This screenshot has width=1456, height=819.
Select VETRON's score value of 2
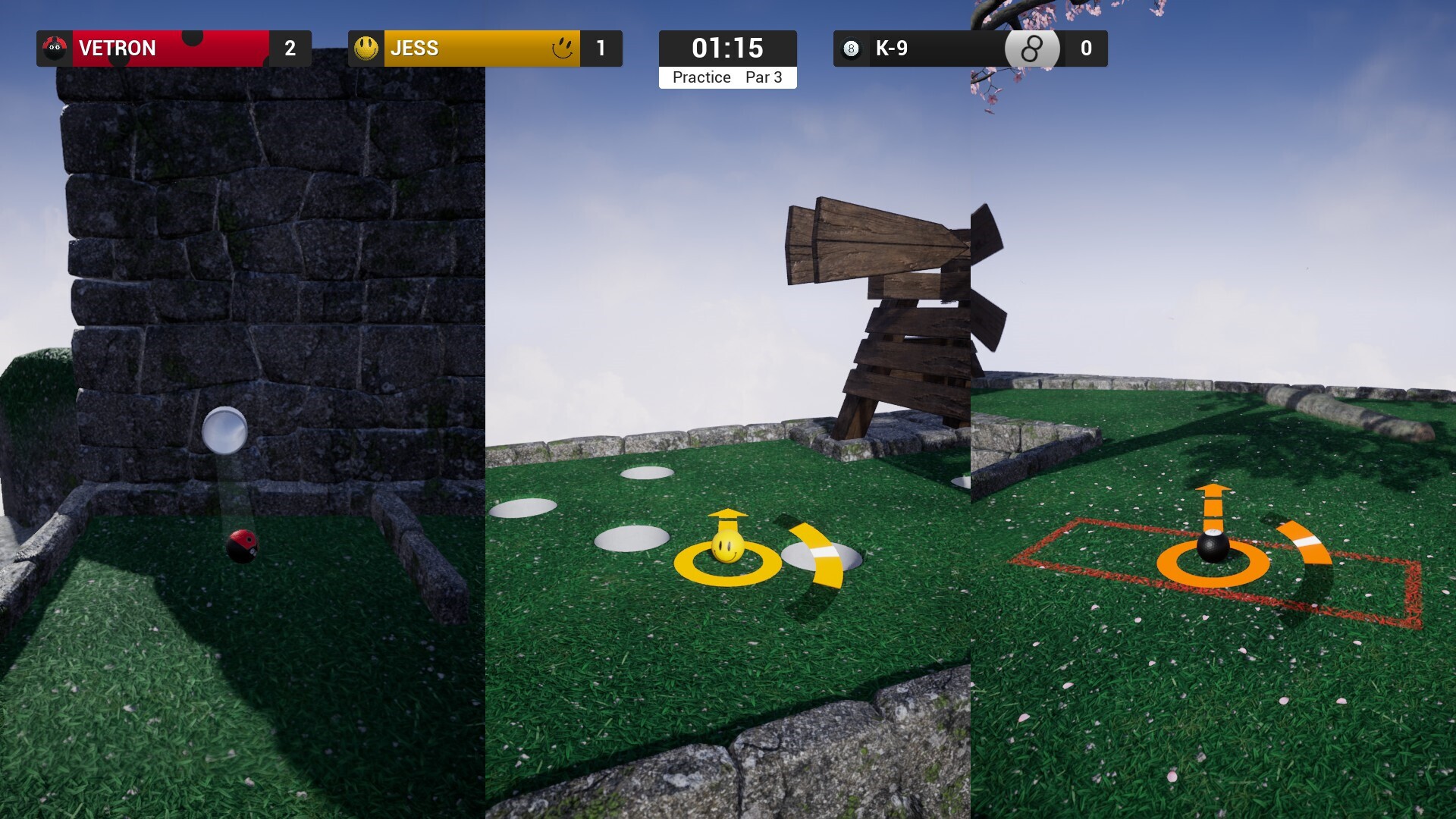(x=289, y=48)
